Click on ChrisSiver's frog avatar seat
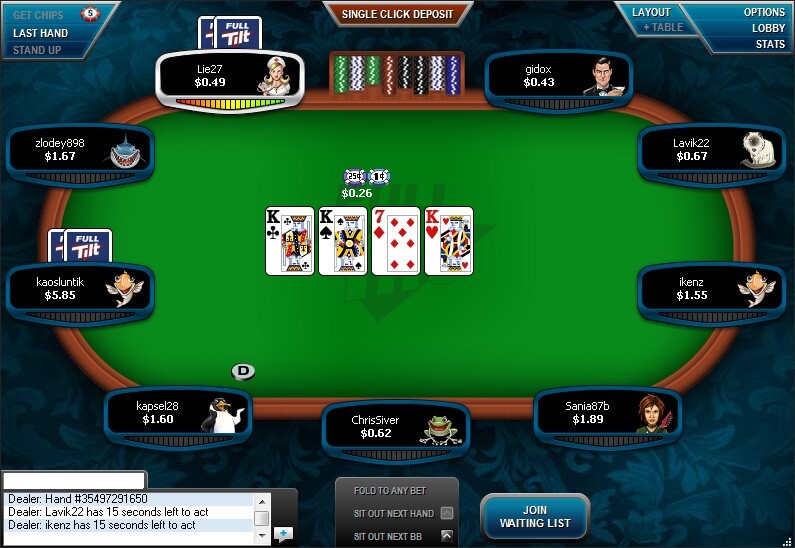Image resolution: width=795 pixels, height=548 pixels. pyautogui.click(x=396, y=427)
